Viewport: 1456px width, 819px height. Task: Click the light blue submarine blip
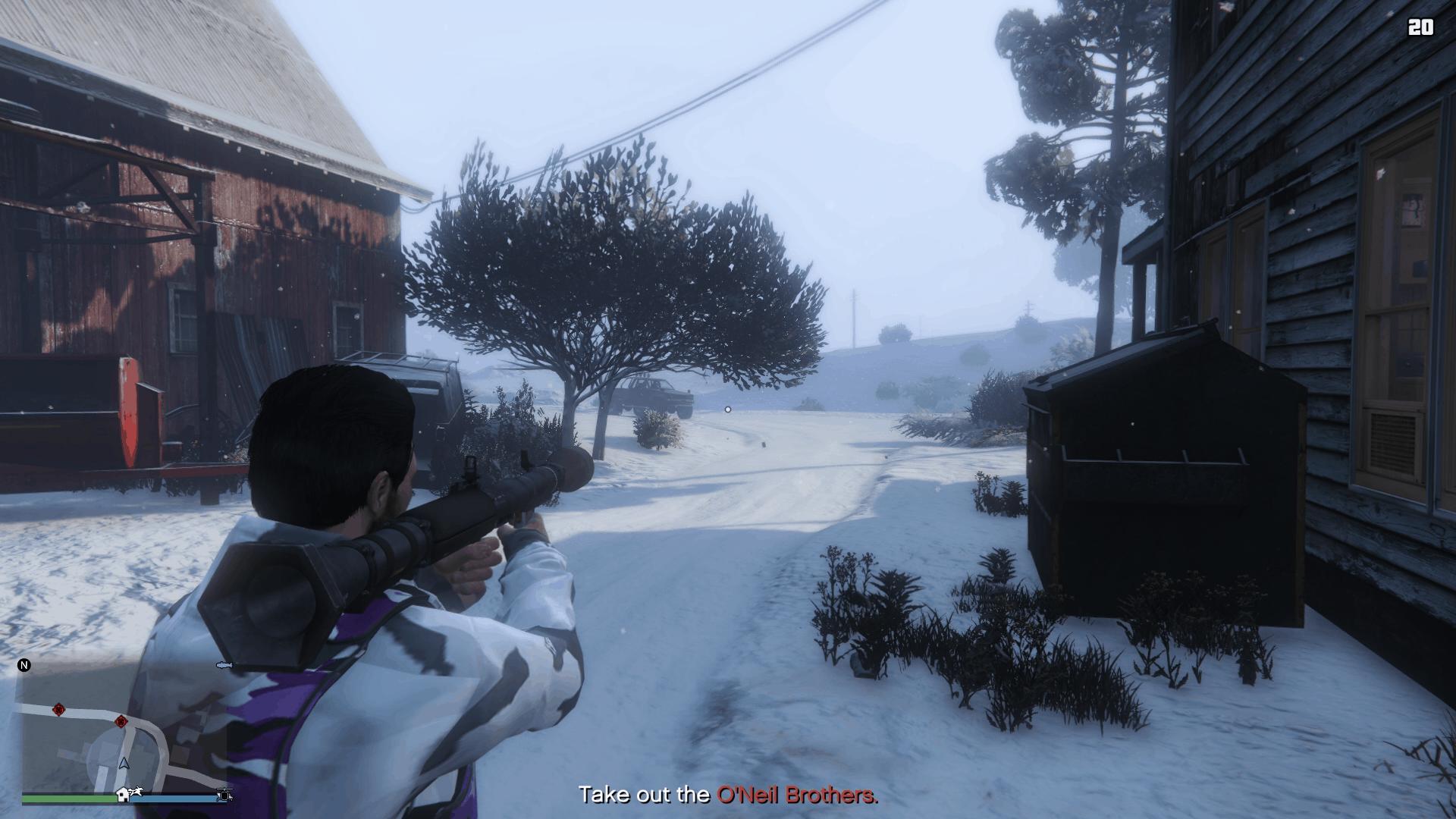point(224,666)
